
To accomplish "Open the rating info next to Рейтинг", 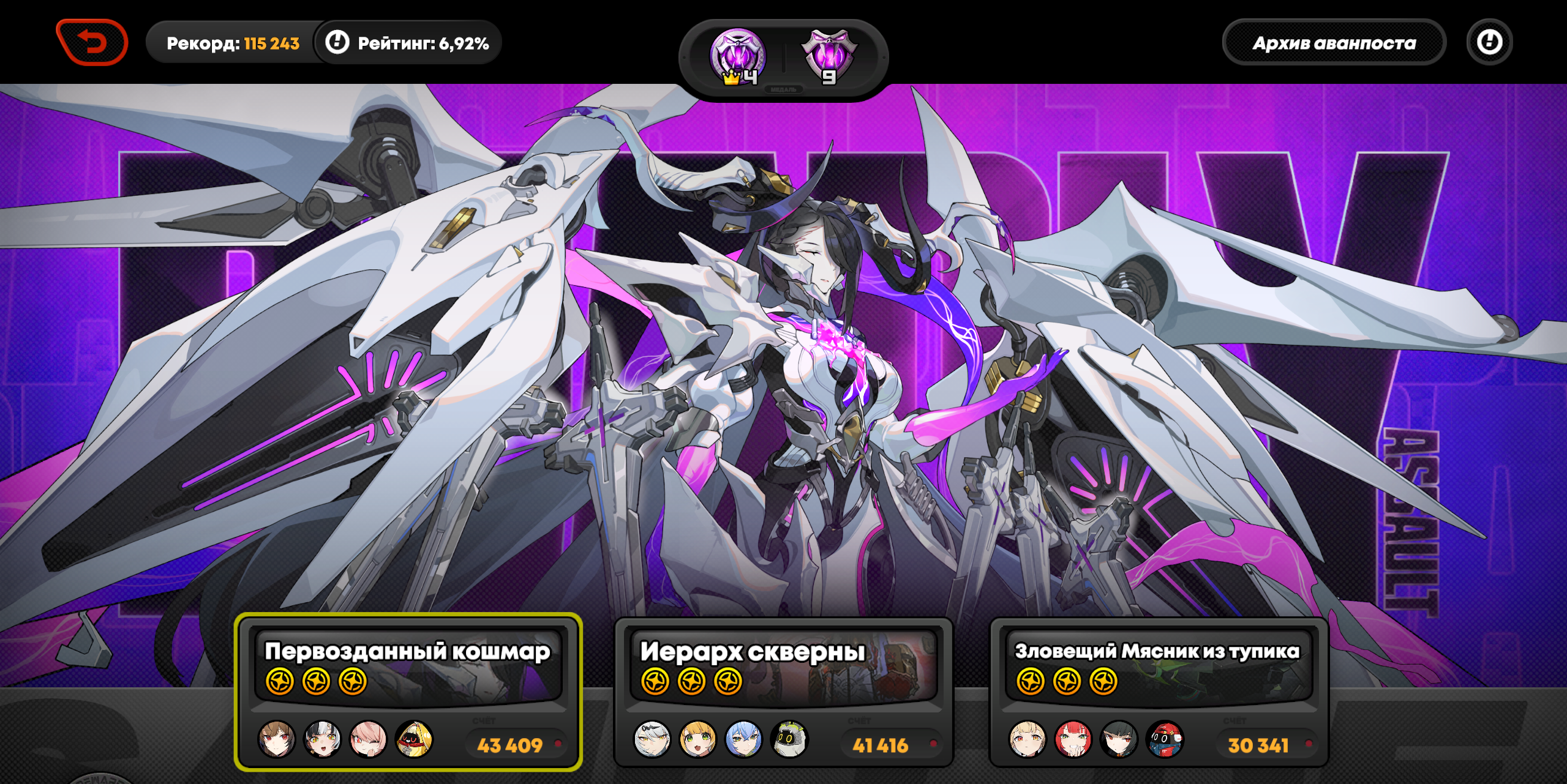I will point(337,42).
